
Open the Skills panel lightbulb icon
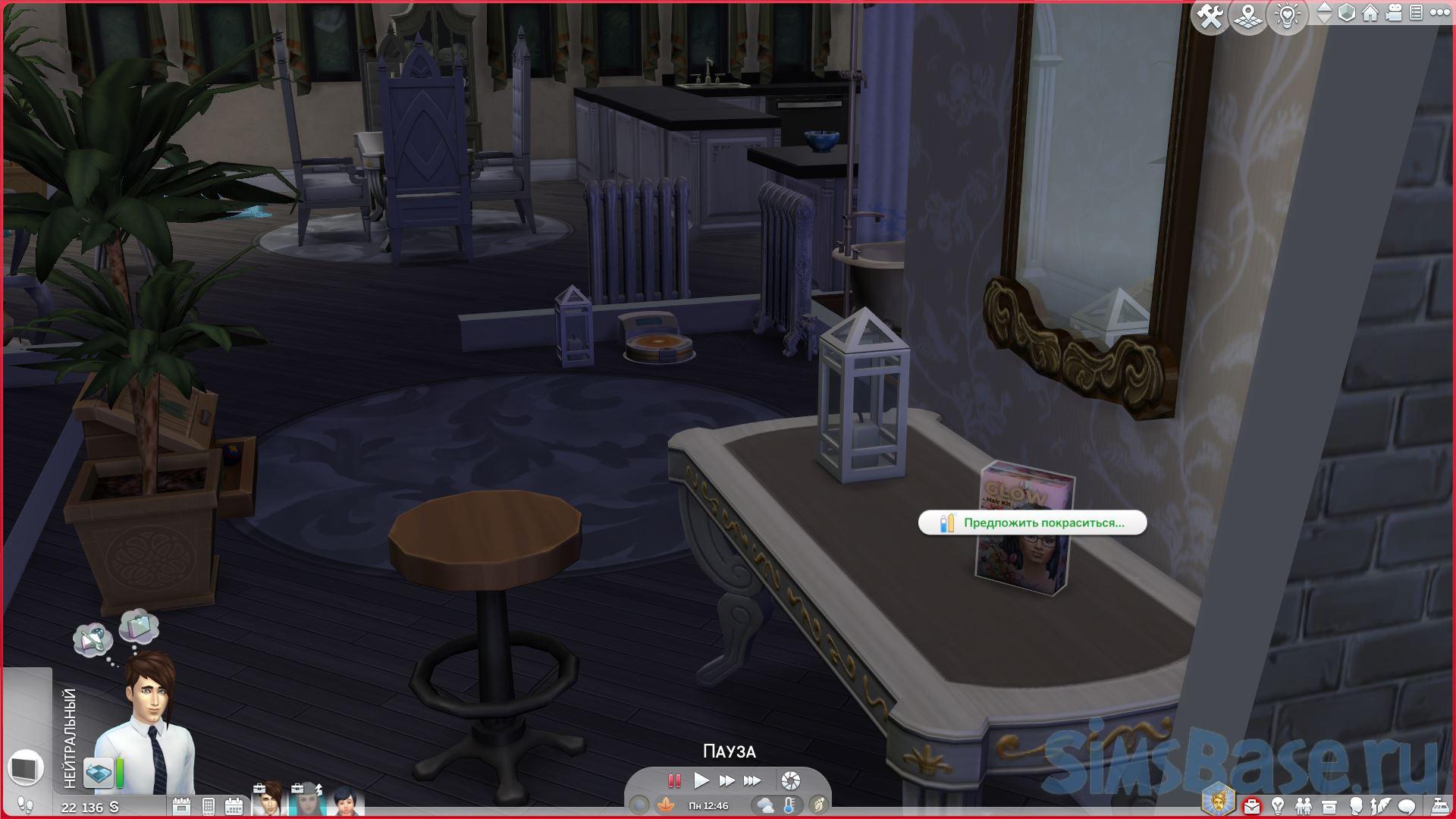[1278, 805]
